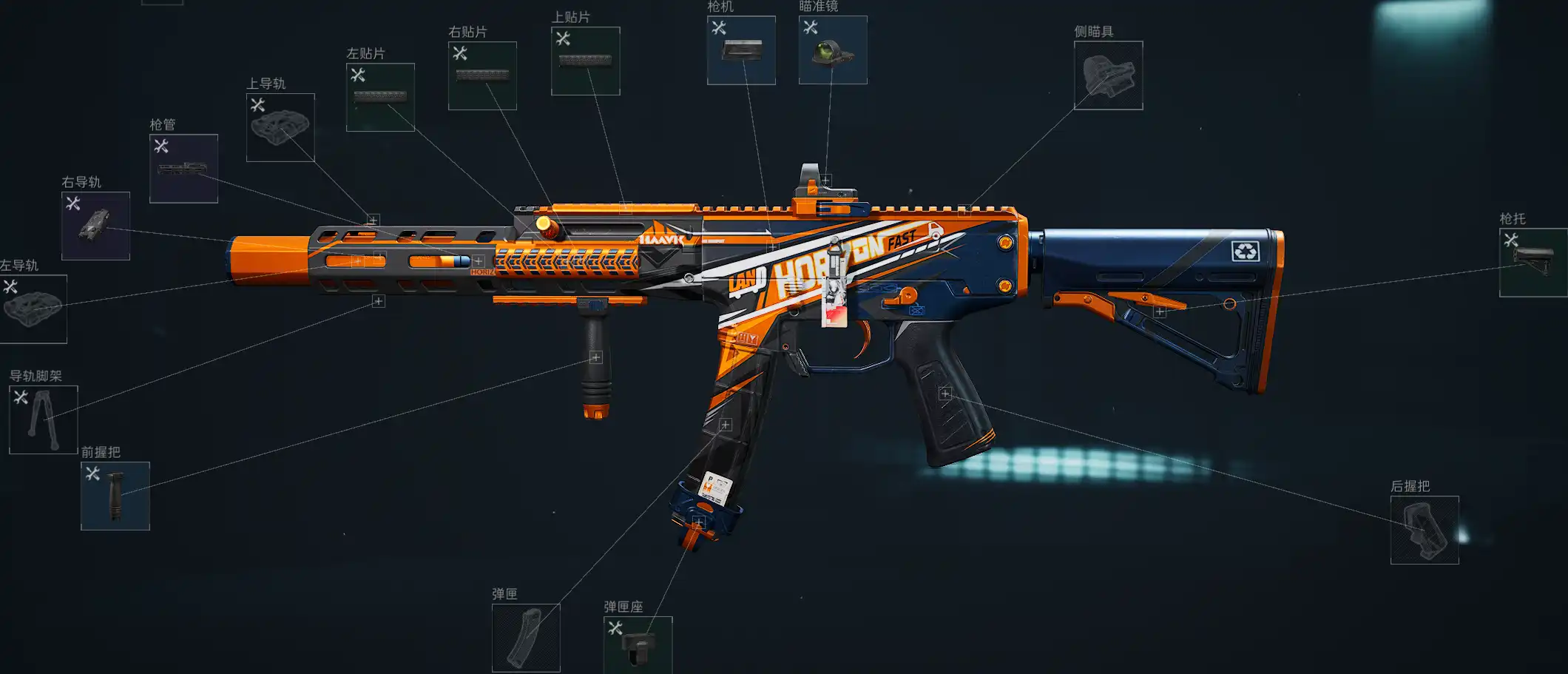The height and width of the screenshot is (674, 1568).
Task: Choose the 左导轨 left rail slot
Action: coord(33,309)
